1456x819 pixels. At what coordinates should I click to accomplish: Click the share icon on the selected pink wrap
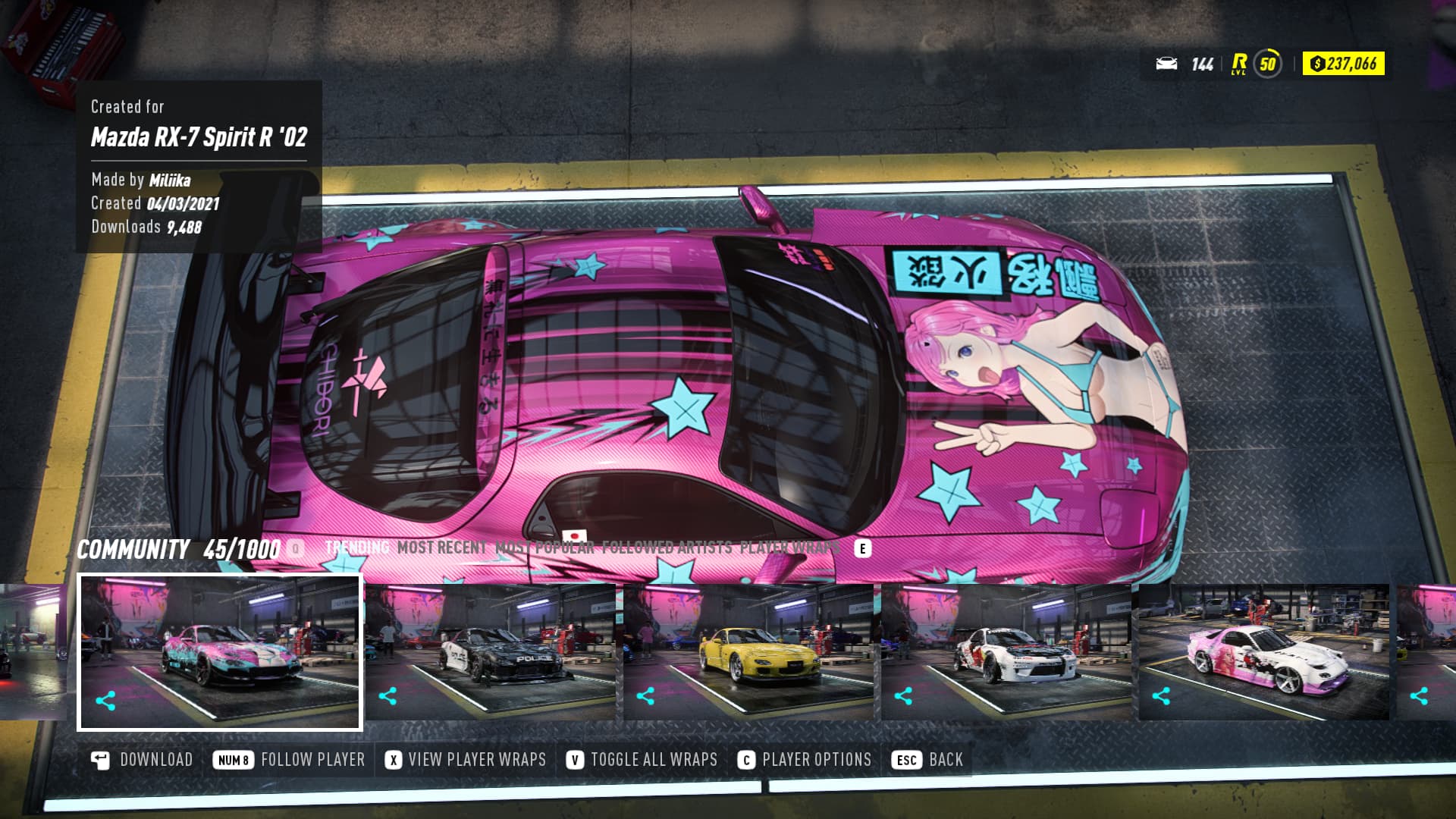pos(105,701)
